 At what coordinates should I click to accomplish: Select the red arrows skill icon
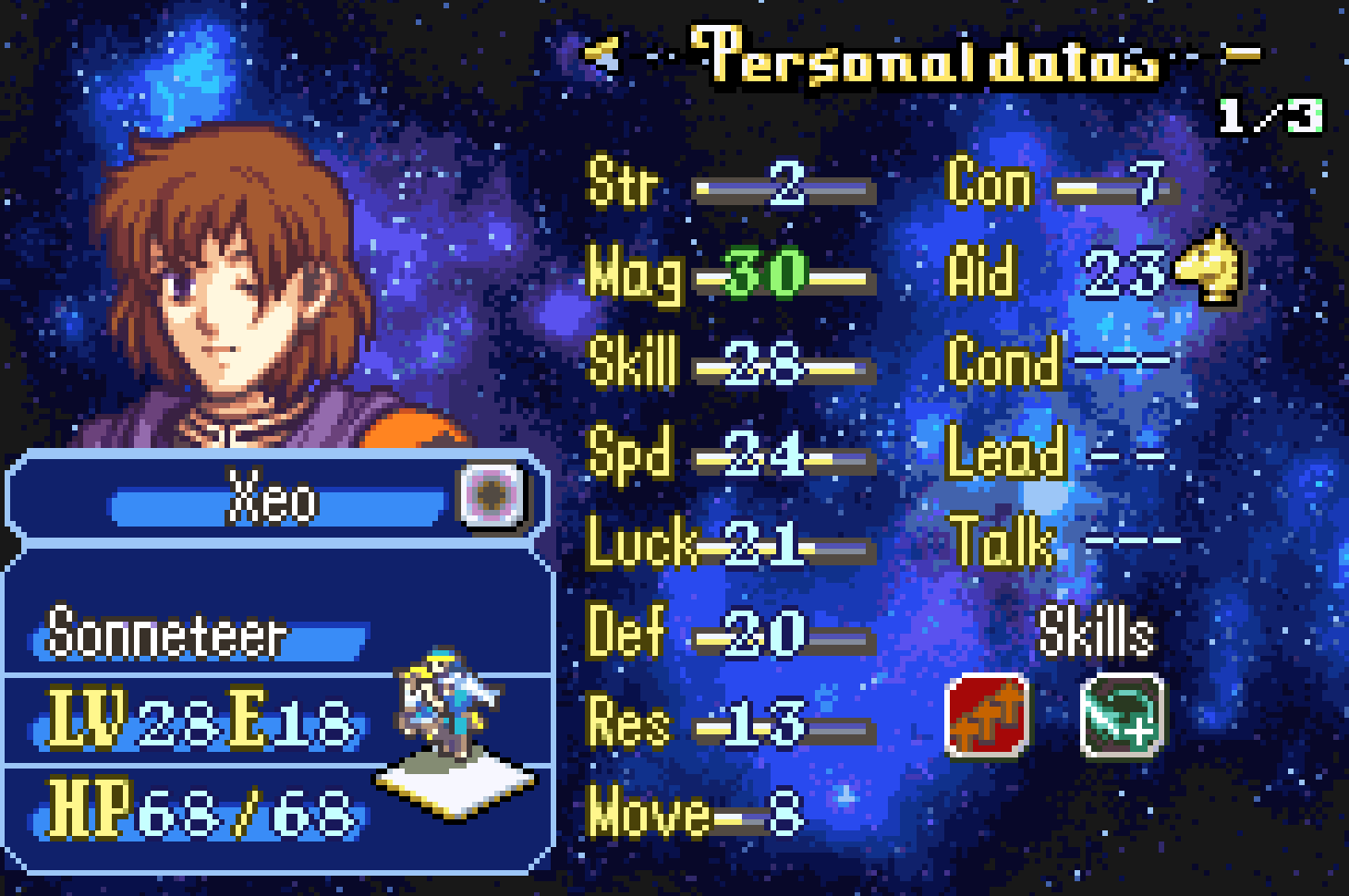pyautogui.click(x=987, y=716)
